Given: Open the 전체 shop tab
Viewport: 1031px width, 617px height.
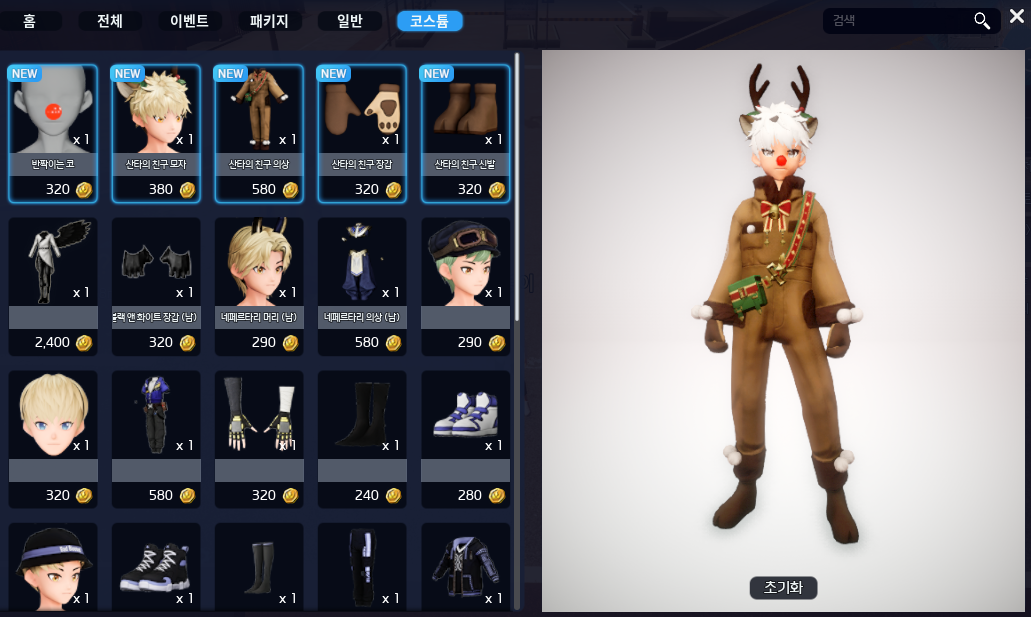Looking at the screenshot, I should click(110, 21).
